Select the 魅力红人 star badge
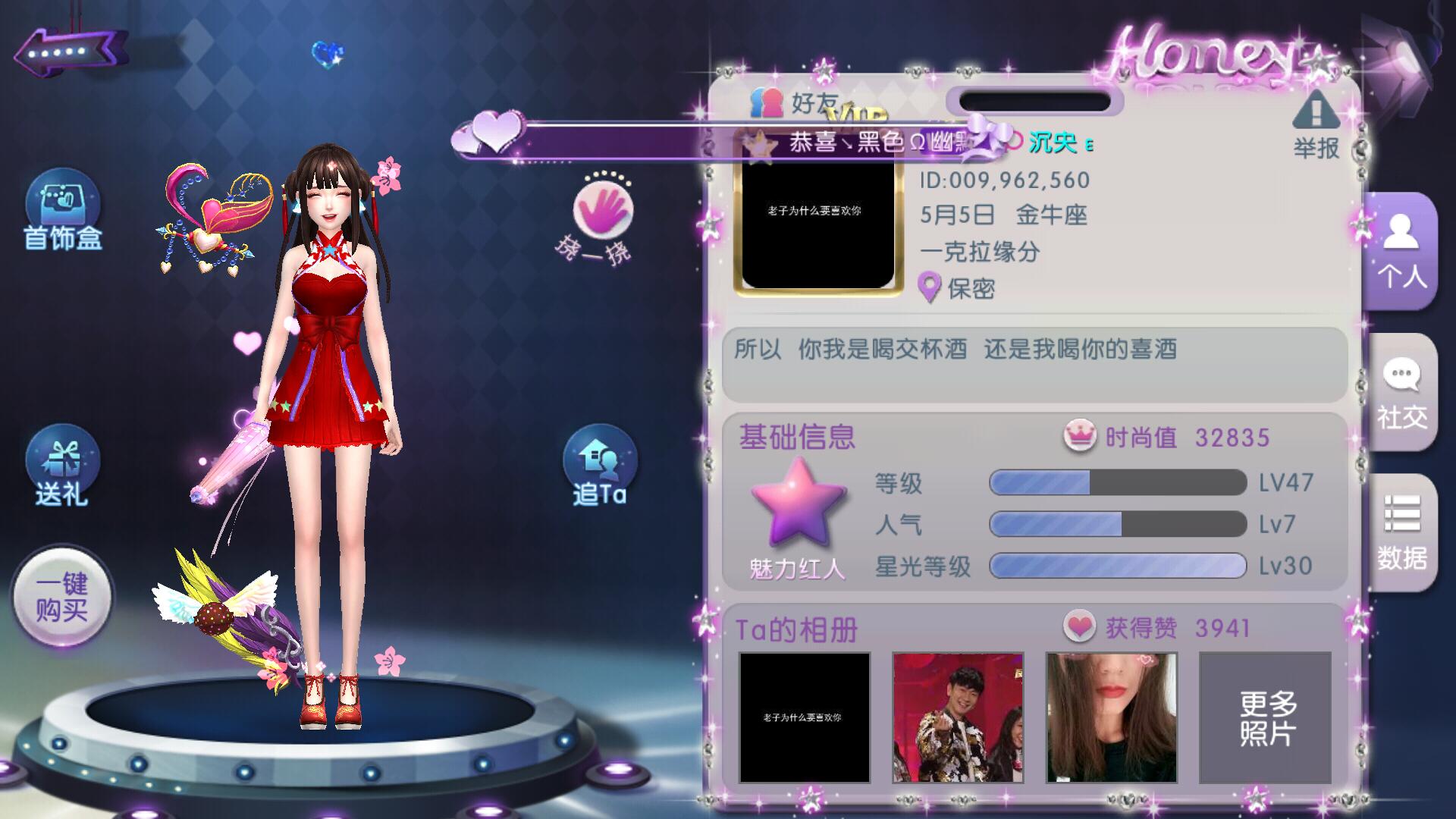 tap(798, 504)
